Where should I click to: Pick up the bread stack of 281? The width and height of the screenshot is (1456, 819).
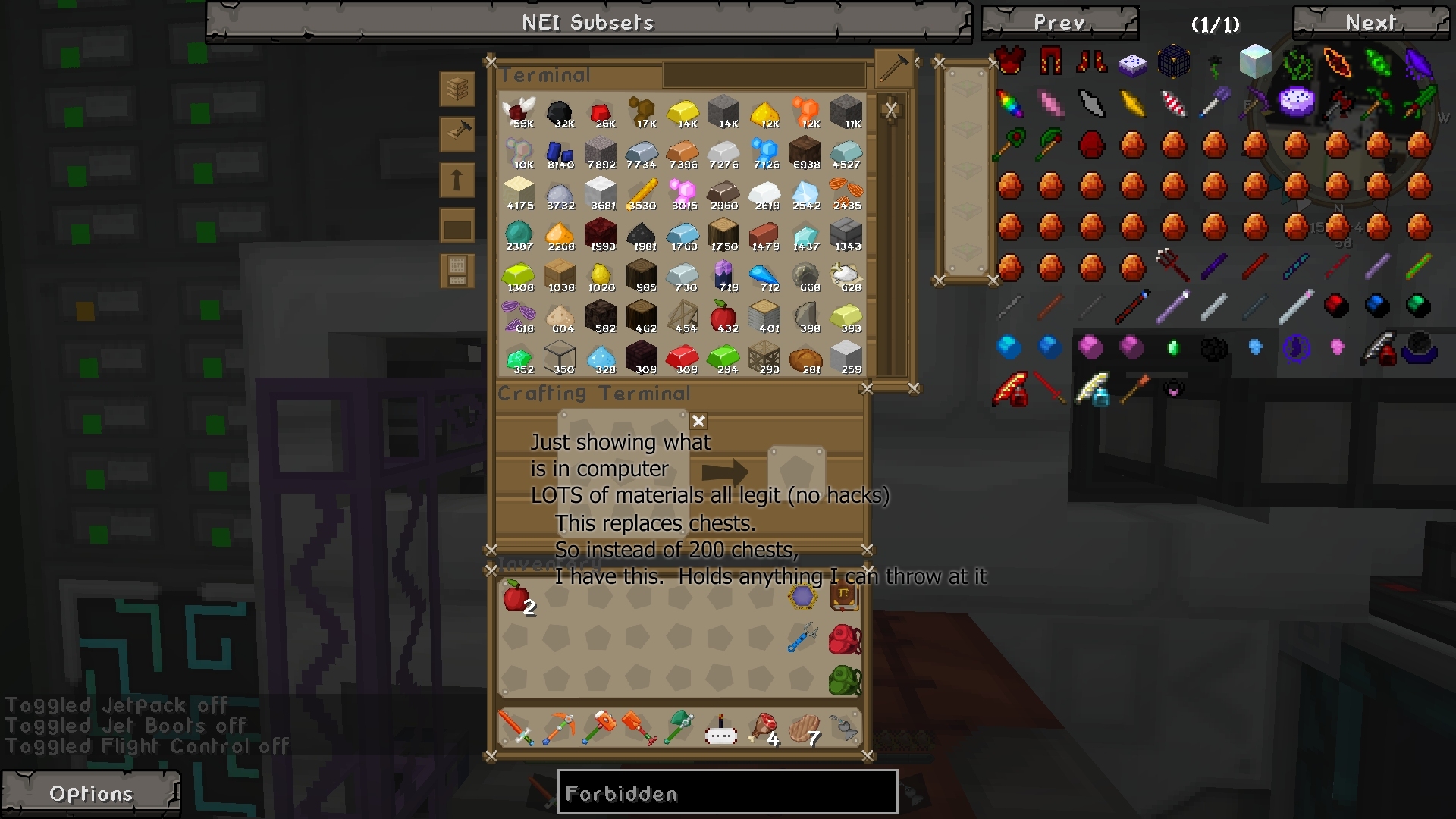tap(805, 357)
